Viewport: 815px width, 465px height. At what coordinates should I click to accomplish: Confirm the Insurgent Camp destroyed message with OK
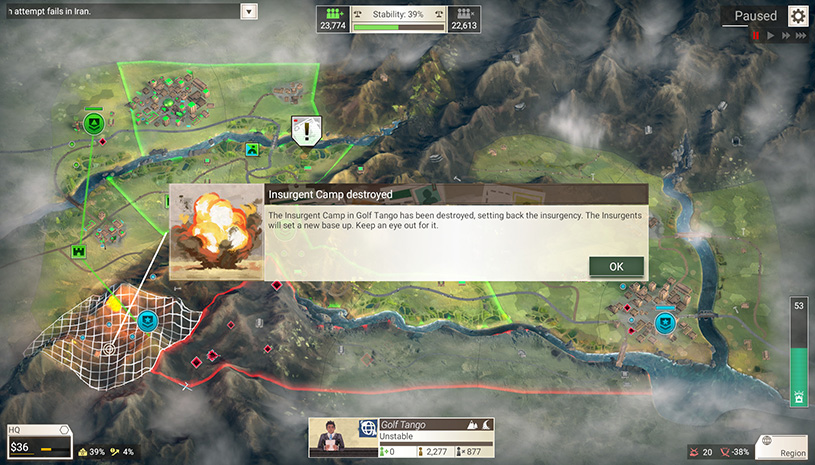point(616,267)
